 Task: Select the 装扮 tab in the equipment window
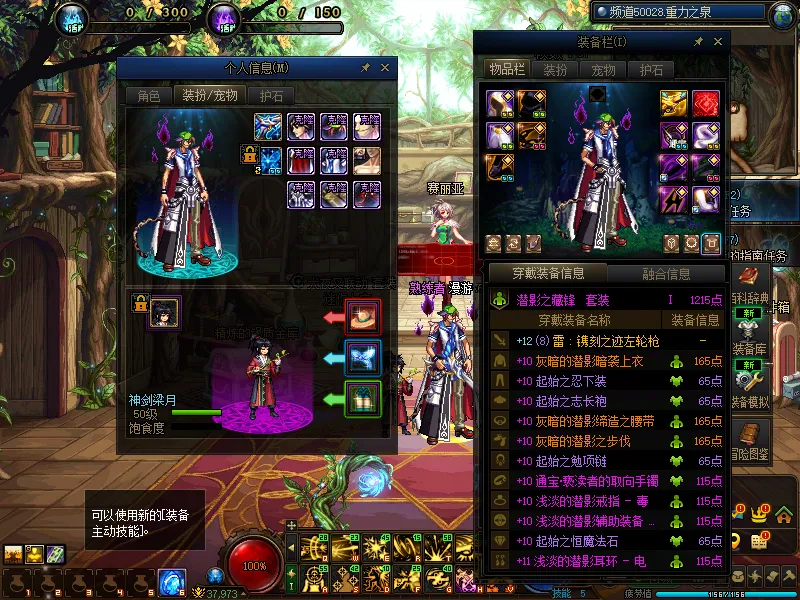click(x=556, y=70)
